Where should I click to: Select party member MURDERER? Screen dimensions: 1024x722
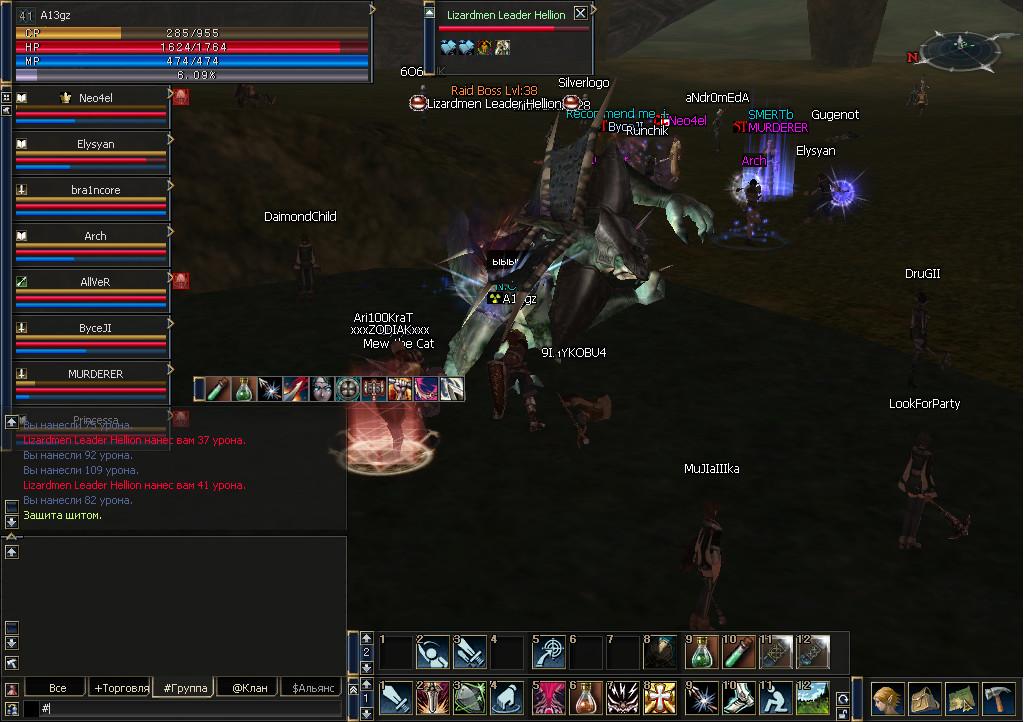coord(92,375)
